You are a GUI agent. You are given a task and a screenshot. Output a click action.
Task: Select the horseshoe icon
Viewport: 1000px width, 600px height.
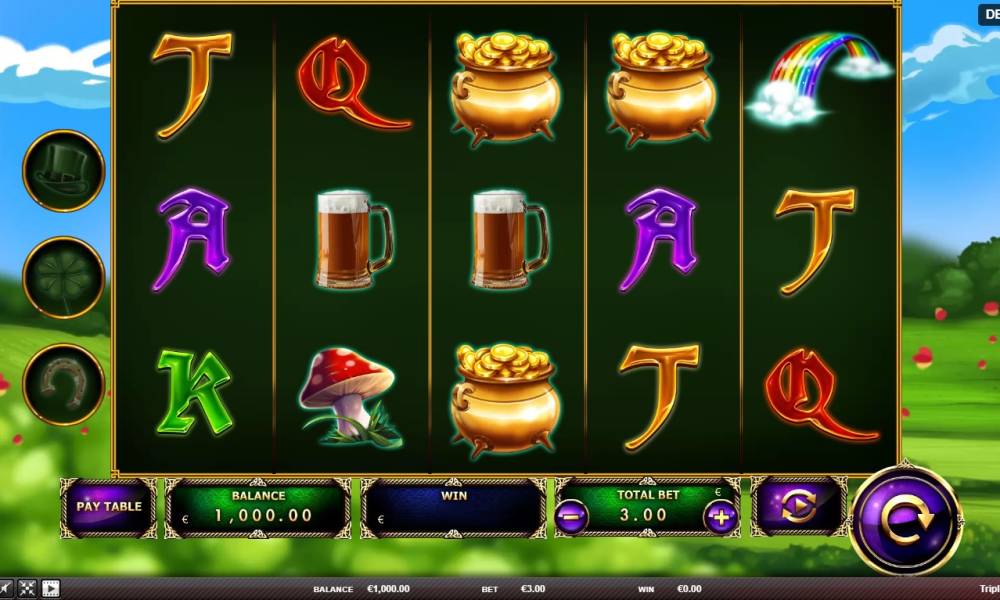coord(64,384)
